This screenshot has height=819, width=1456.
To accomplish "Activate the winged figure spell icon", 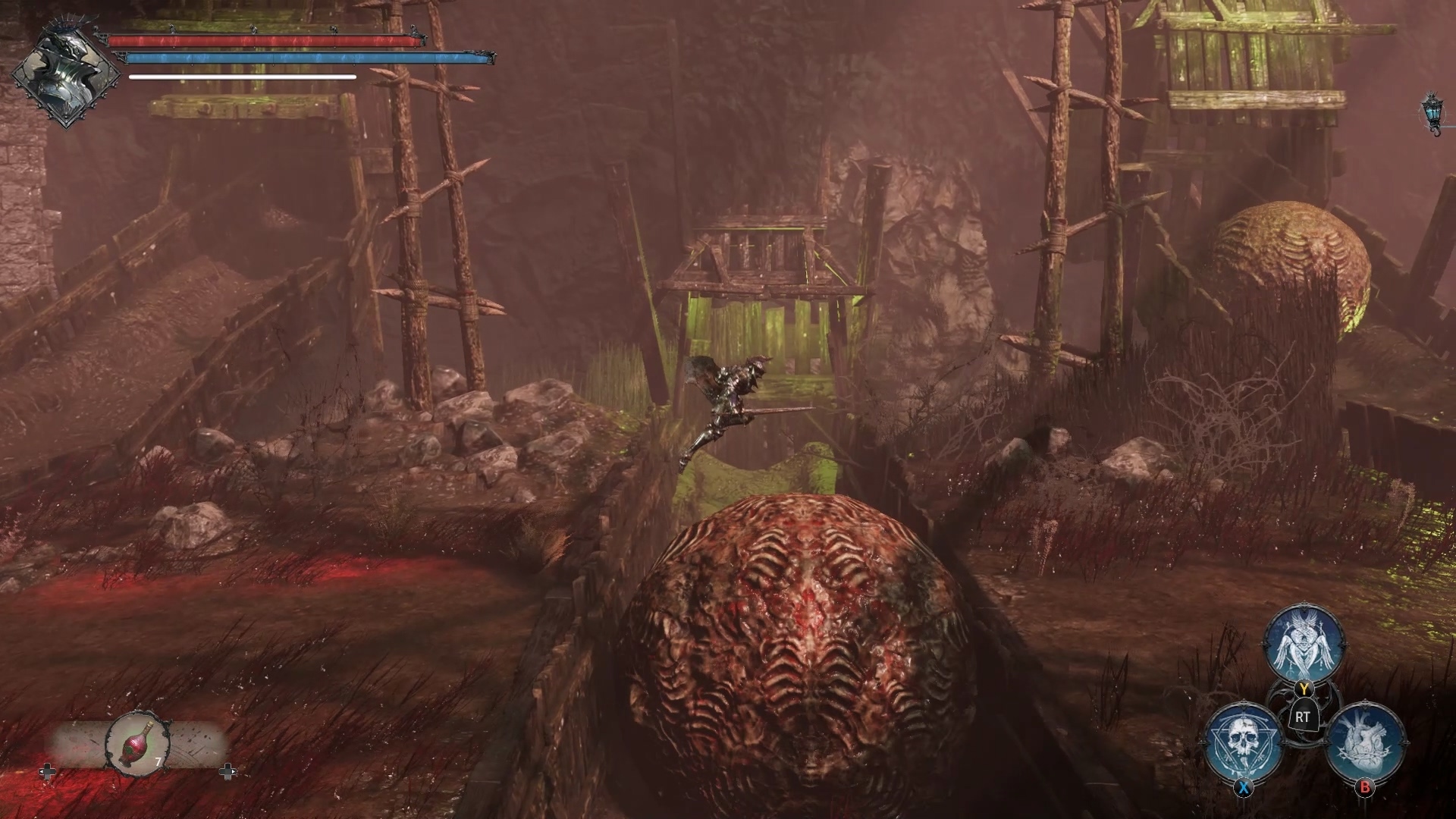I will click(x=1302, y=646).
